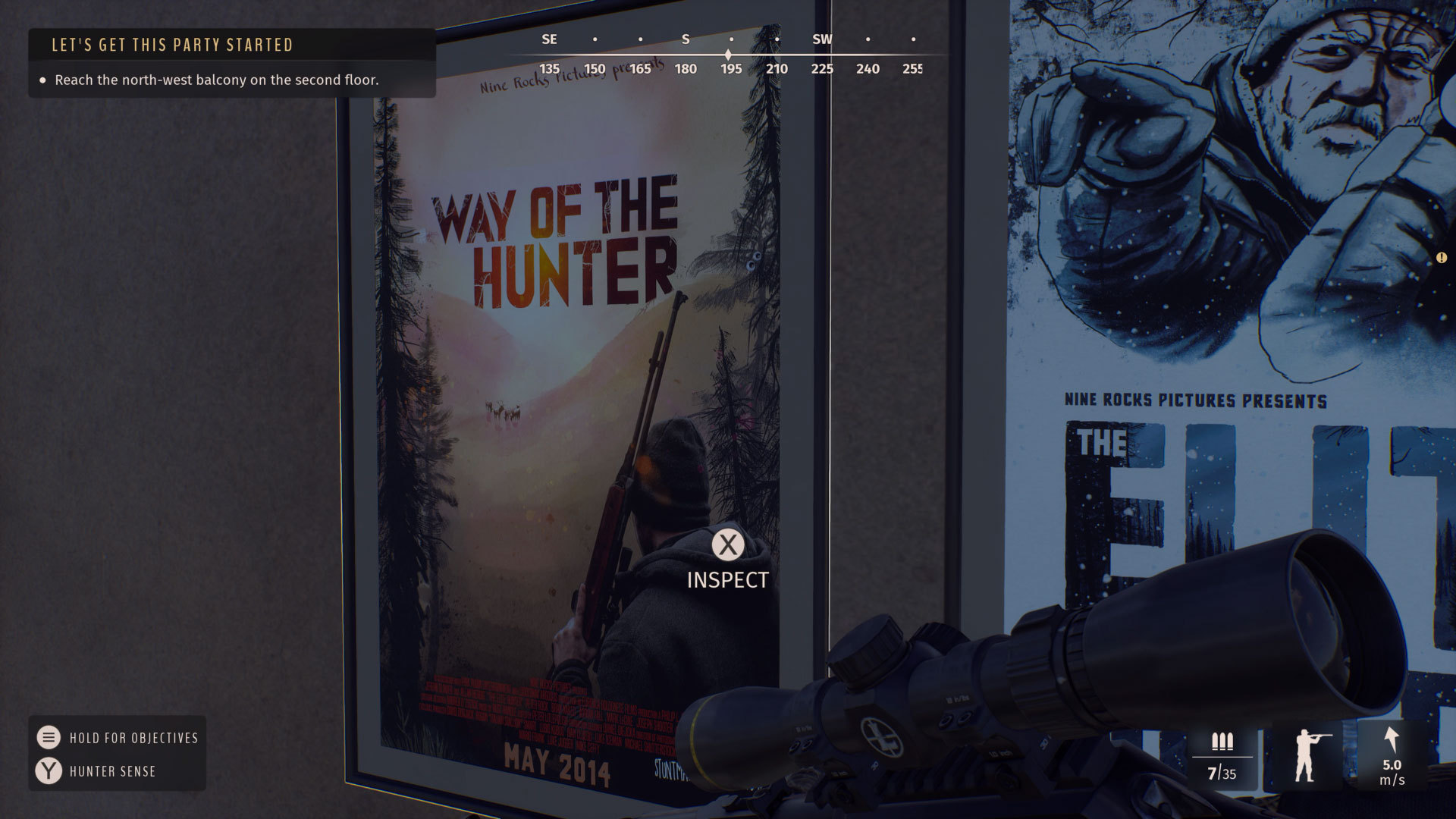Click the wind direction arrow indicator
The image size is (1456, 819).
pyautogui.click(x=1391, y=740)
